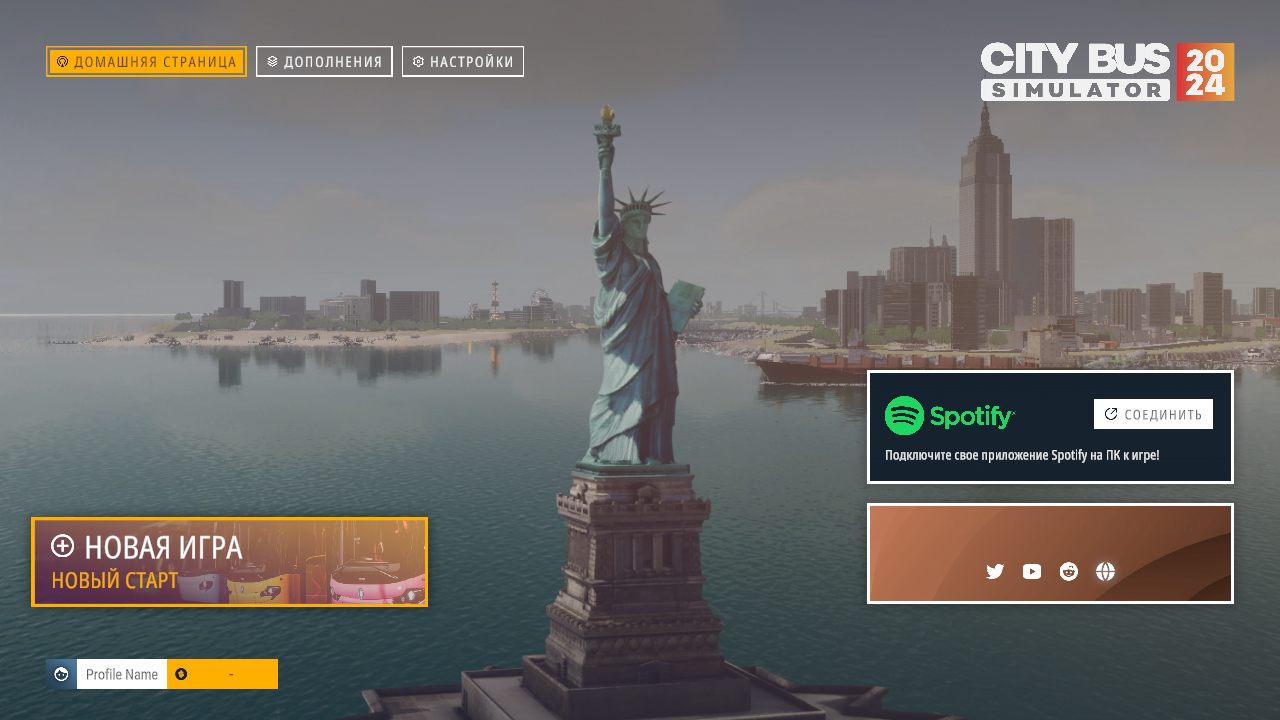Click the gear icon on НАСТРОЙКИ
1280x720 pixels.
point(417,61)
